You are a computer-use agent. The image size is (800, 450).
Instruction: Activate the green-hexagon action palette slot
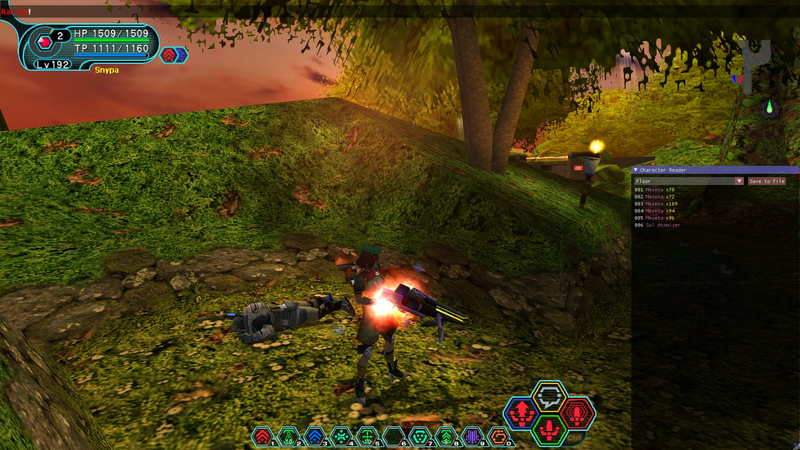549,430
